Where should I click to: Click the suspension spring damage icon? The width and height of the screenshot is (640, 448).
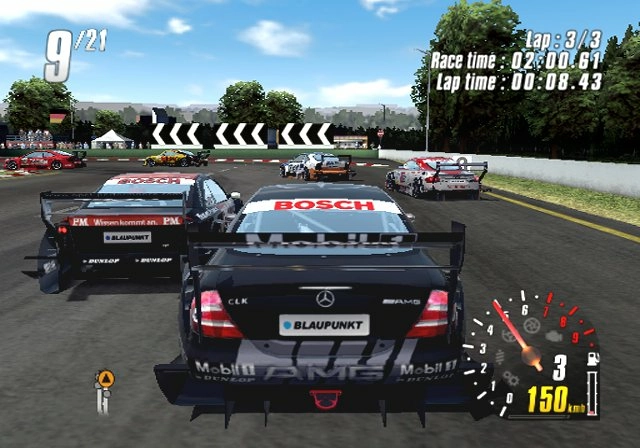(x=499, y=357)
